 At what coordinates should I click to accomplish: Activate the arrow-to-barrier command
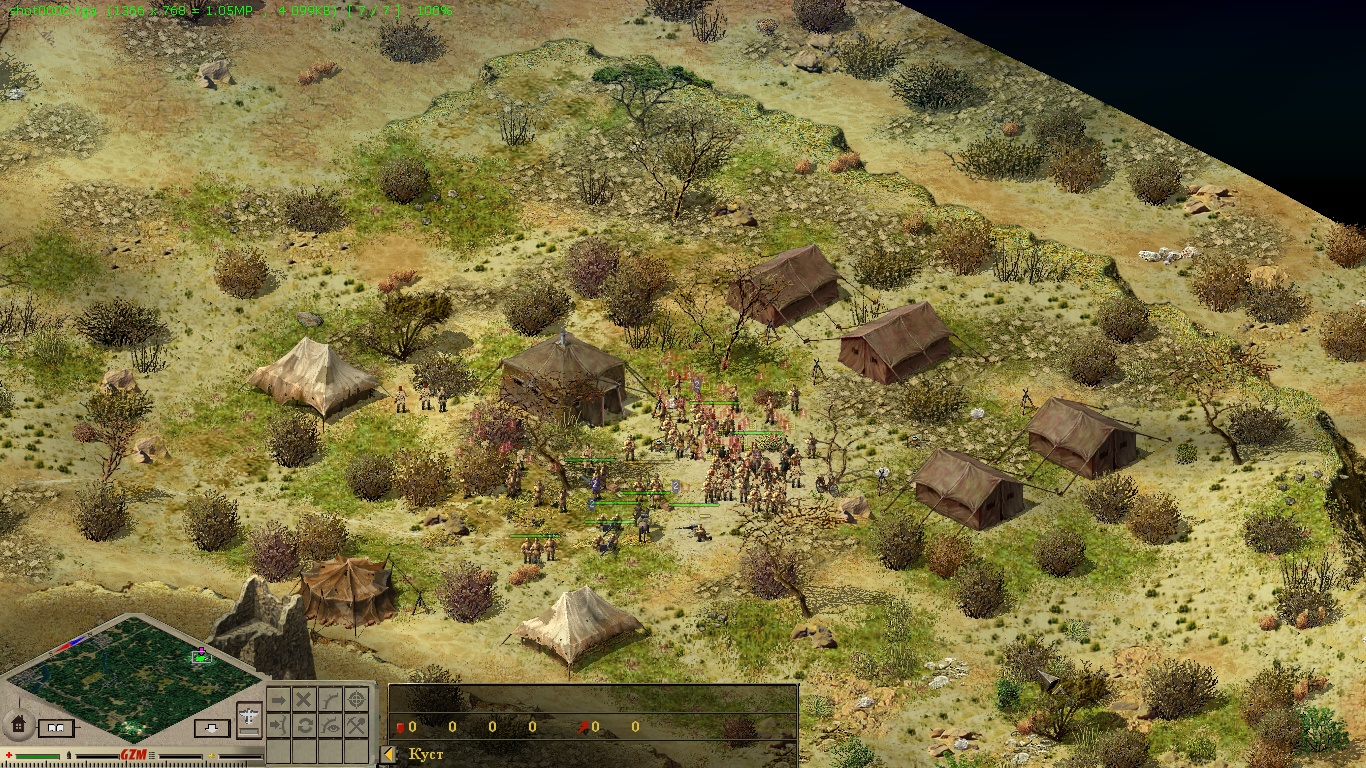pos(279,725)
